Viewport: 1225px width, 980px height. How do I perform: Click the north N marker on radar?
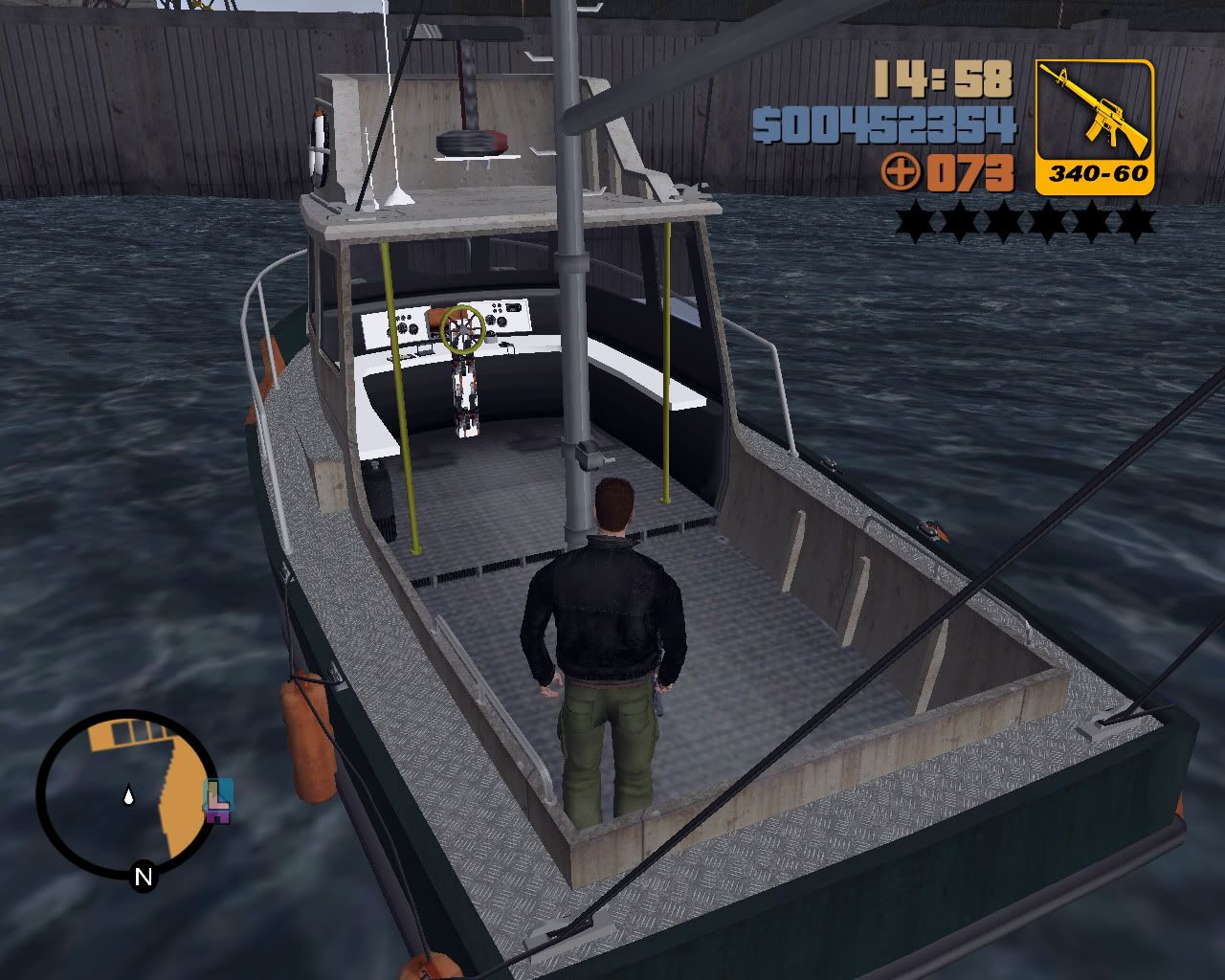144,876
